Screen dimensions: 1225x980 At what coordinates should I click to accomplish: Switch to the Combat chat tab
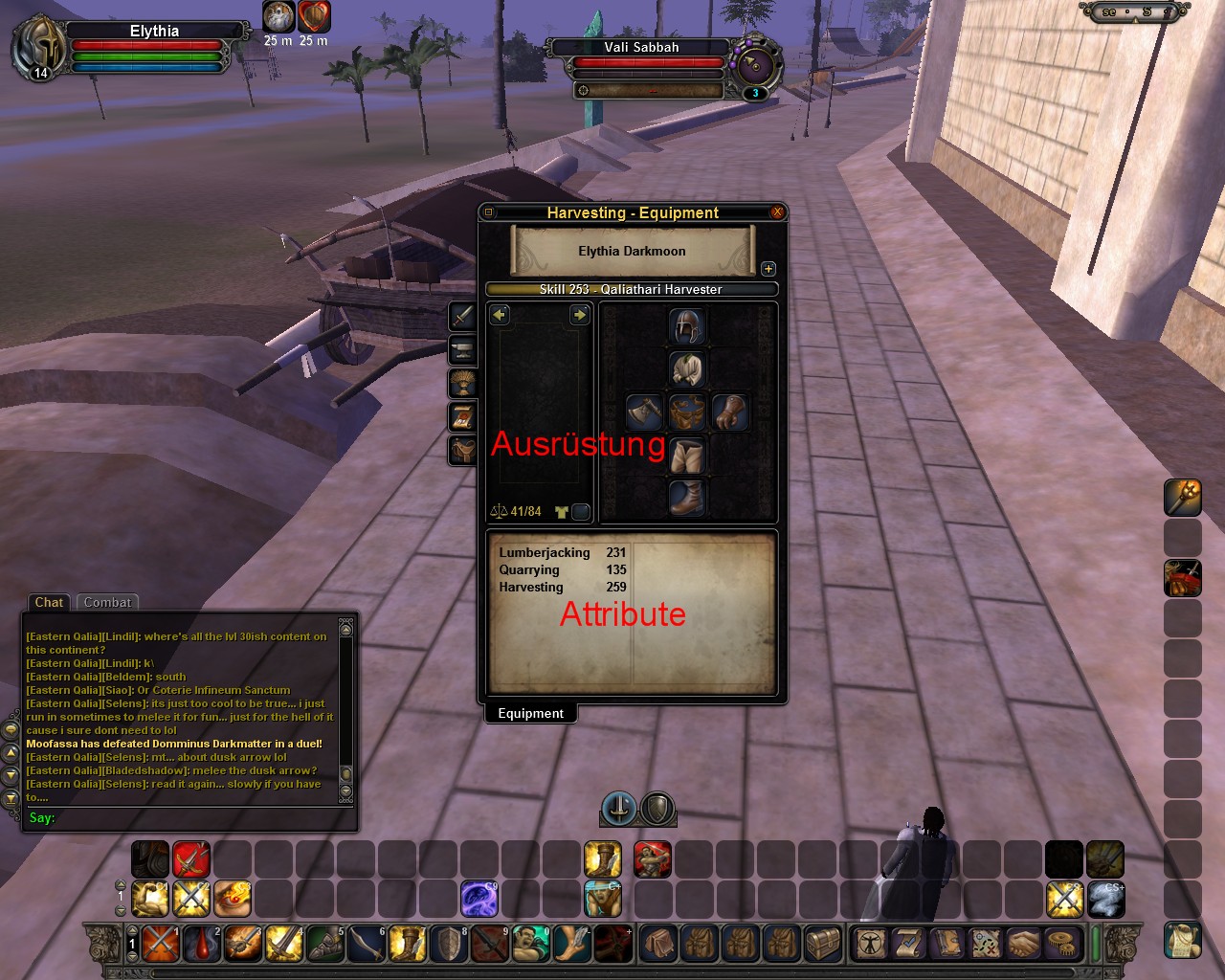click(x=107, y=602)
